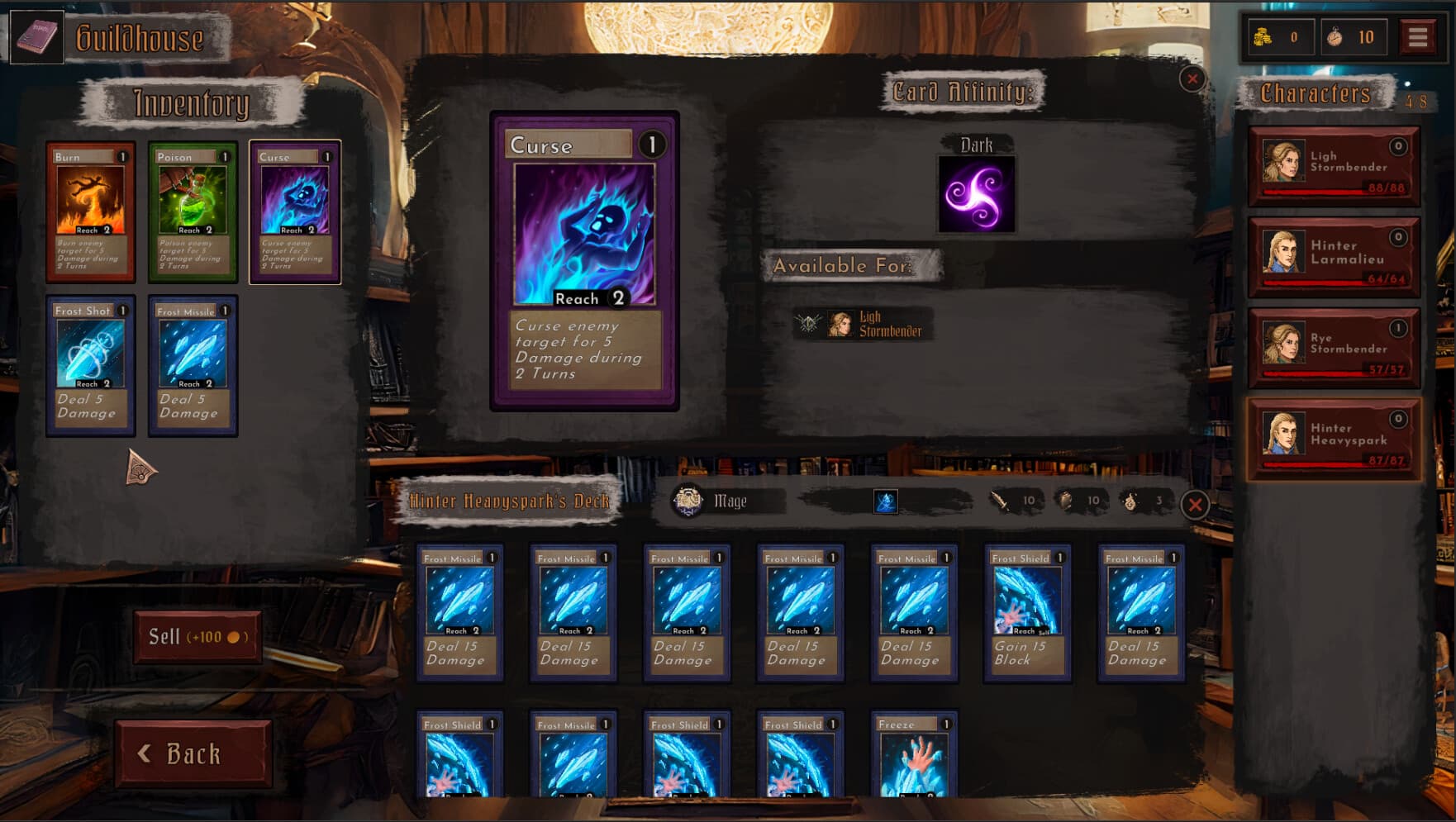Click the pocket watch time icon
The image size is (1456, 822).
coord(1336,36)
